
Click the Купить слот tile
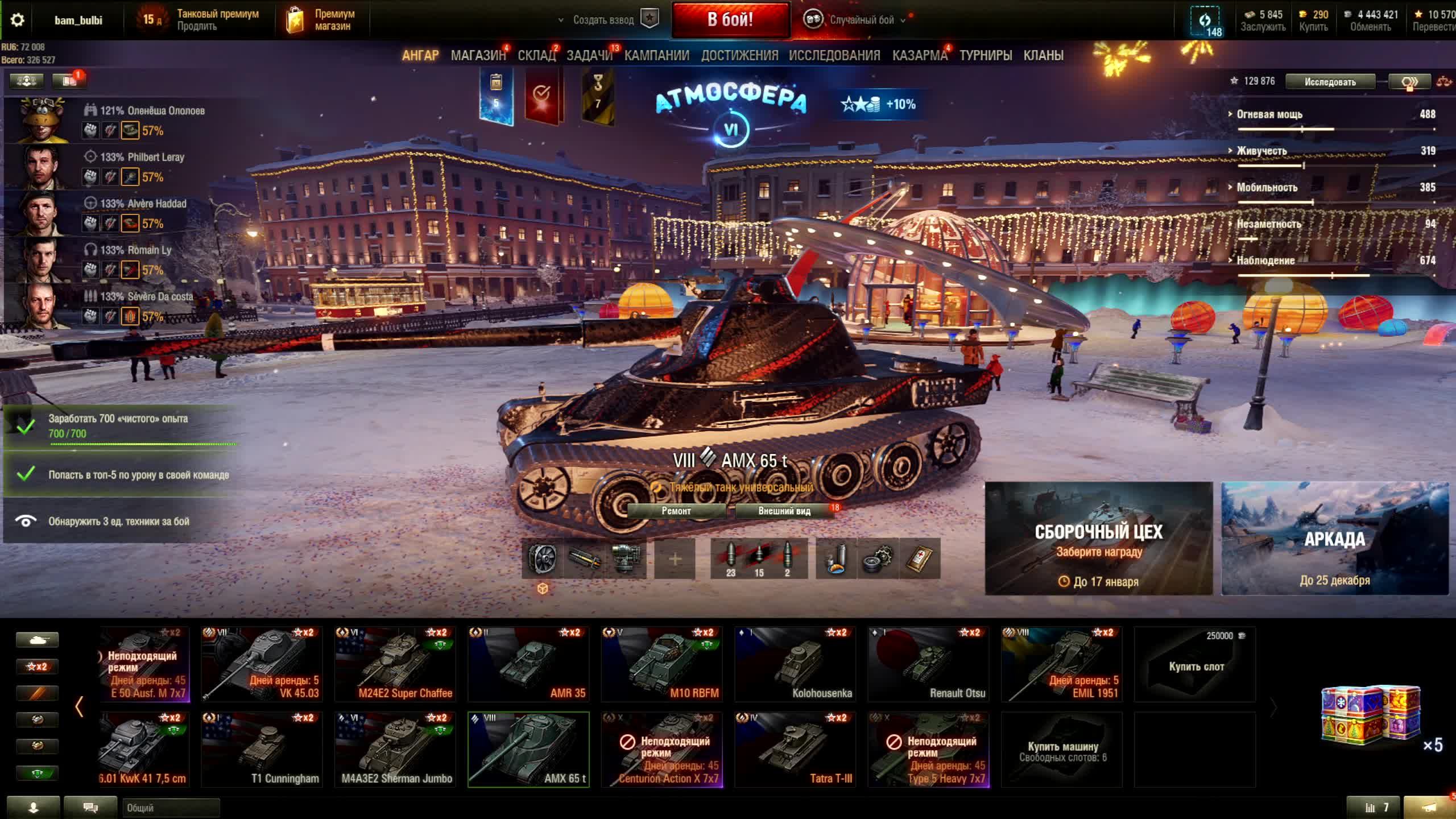click(x=1195, y=664)
